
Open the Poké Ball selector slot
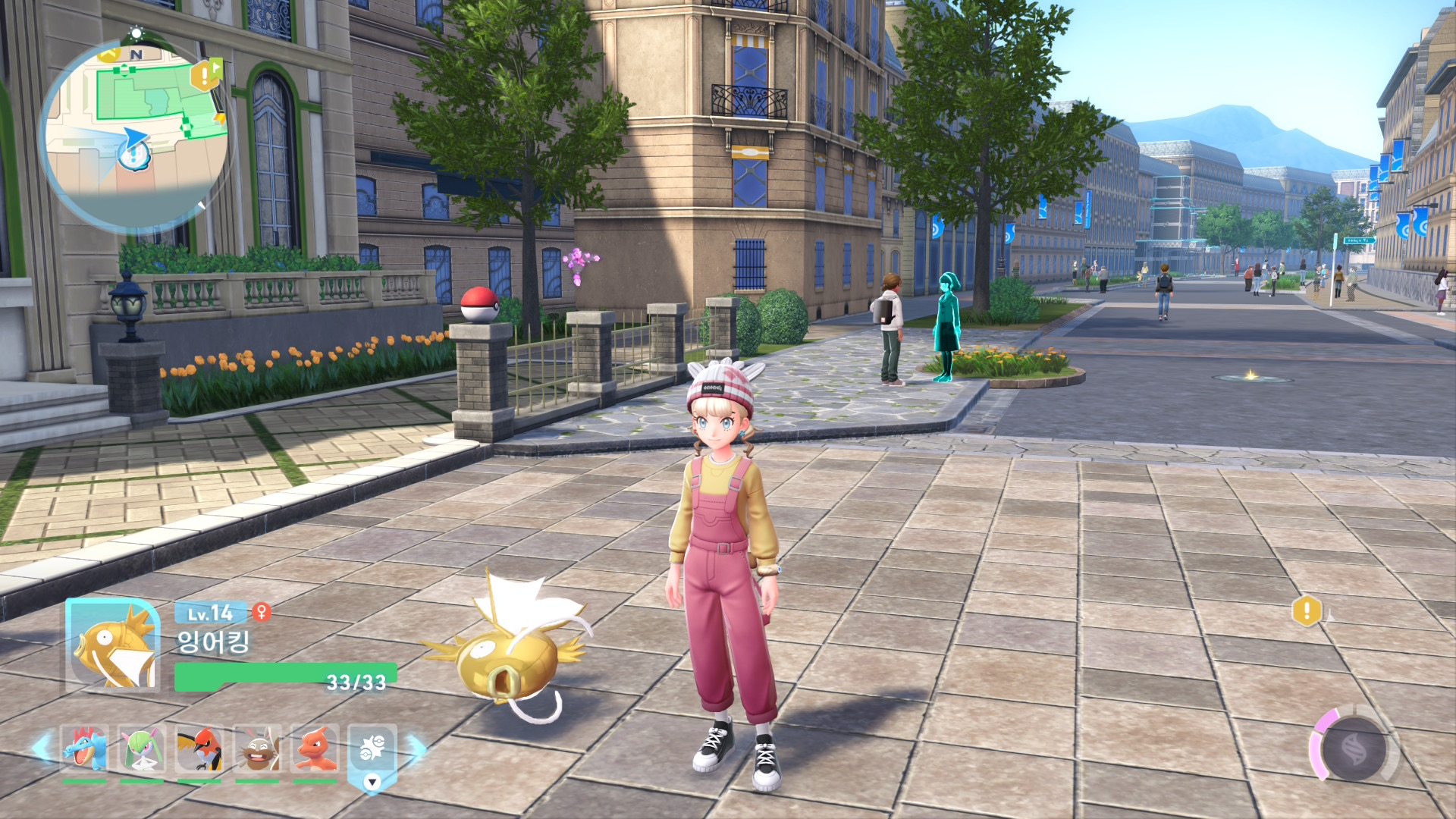pyautogui.click(x=372, y=751)
